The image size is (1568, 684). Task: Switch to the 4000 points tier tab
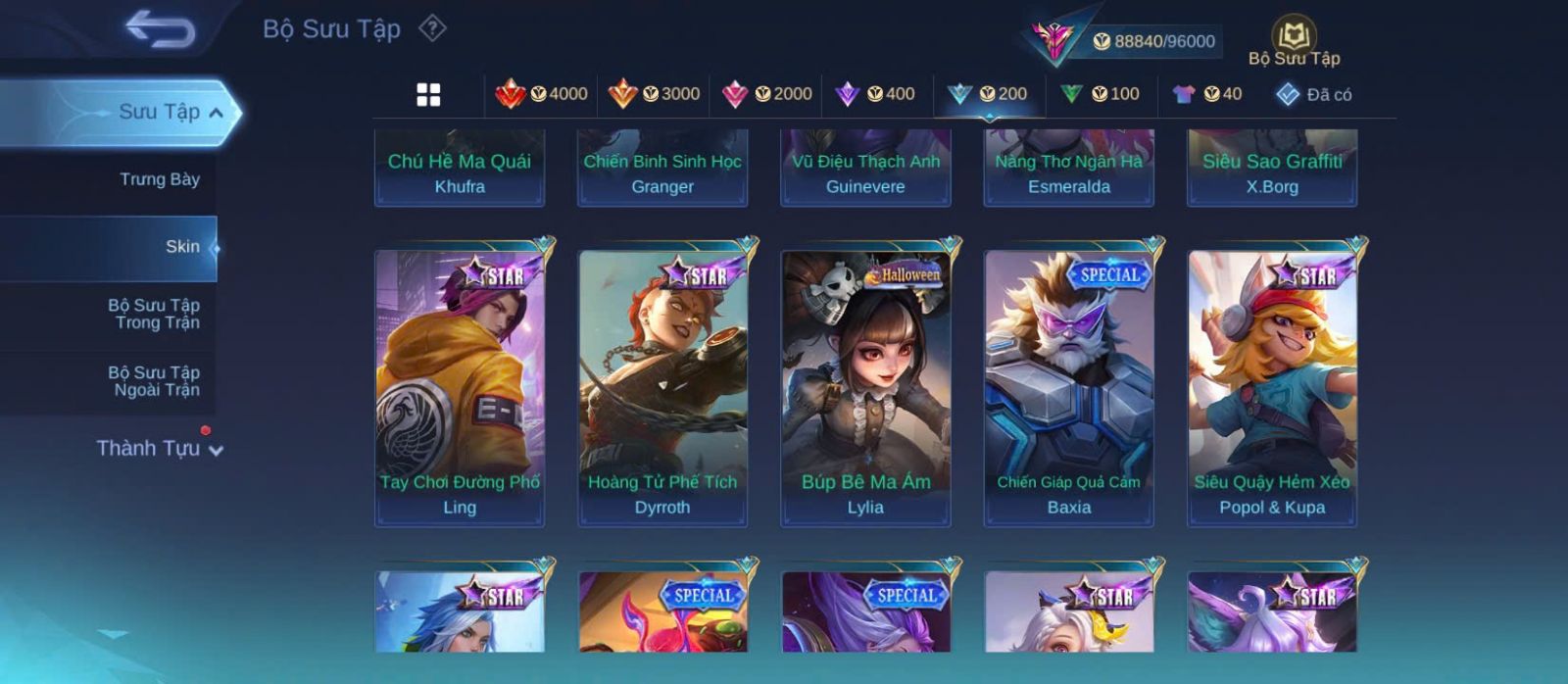(542, 94)
